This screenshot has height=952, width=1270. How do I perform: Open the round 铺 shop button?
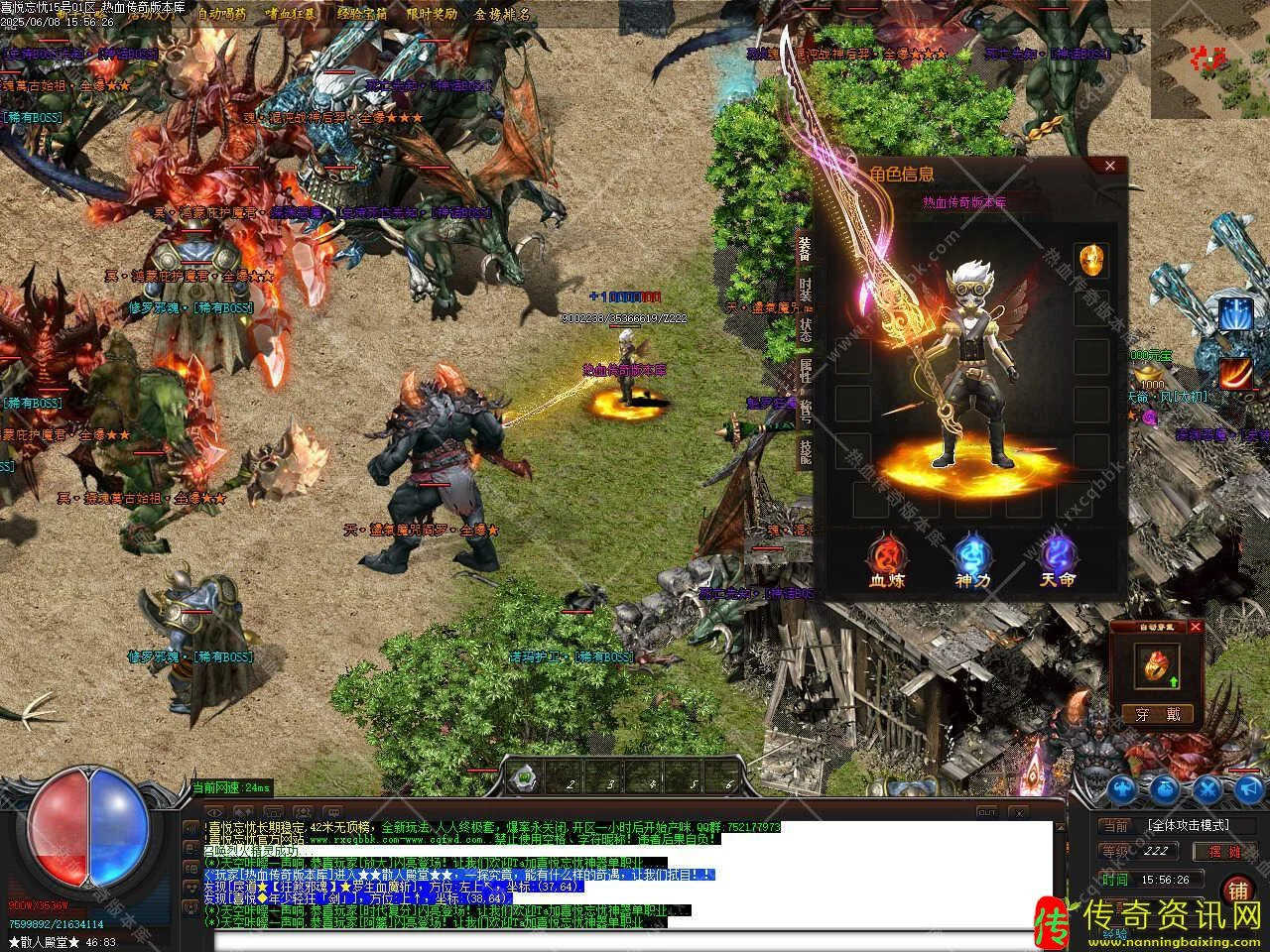[x=1236, y=890]
